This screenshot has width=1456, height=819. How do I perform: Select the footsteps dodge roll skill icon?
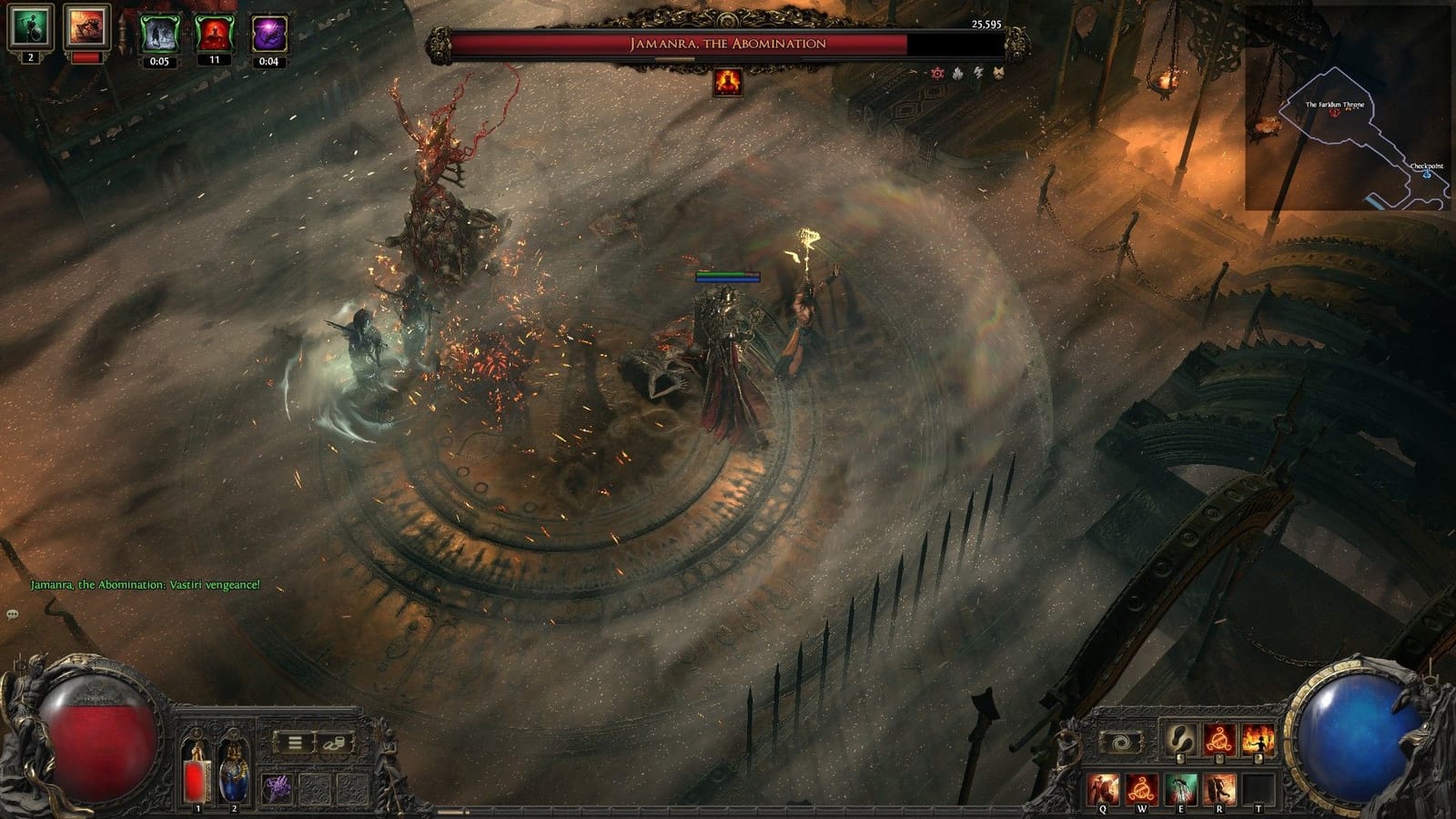coord(1180,739)
